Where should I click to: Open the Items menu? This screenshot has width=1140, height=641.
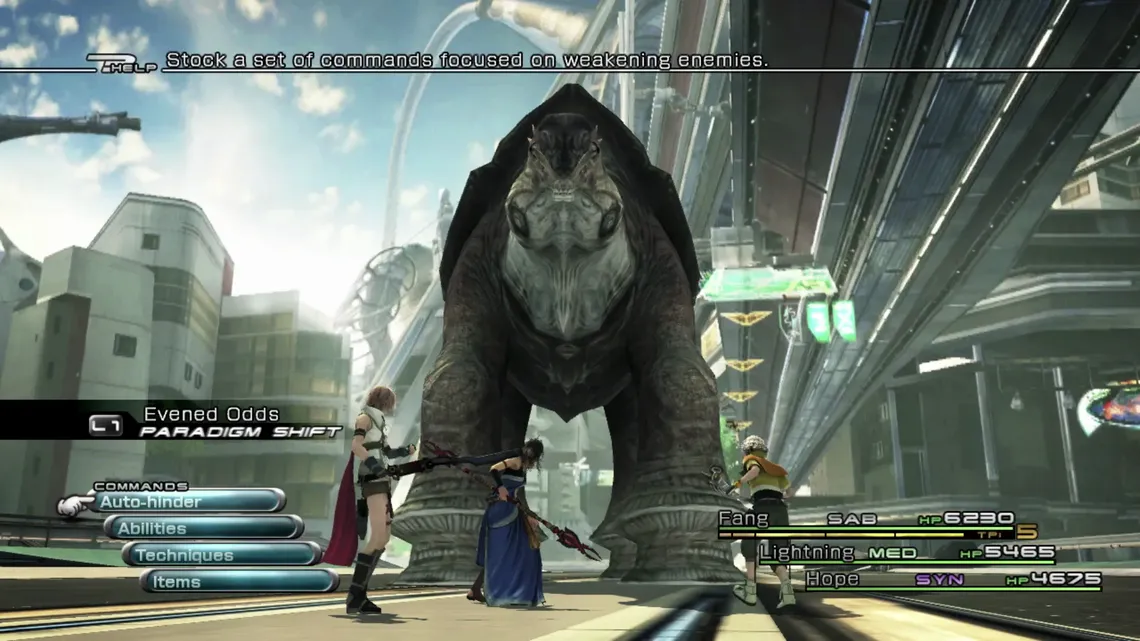240,582
